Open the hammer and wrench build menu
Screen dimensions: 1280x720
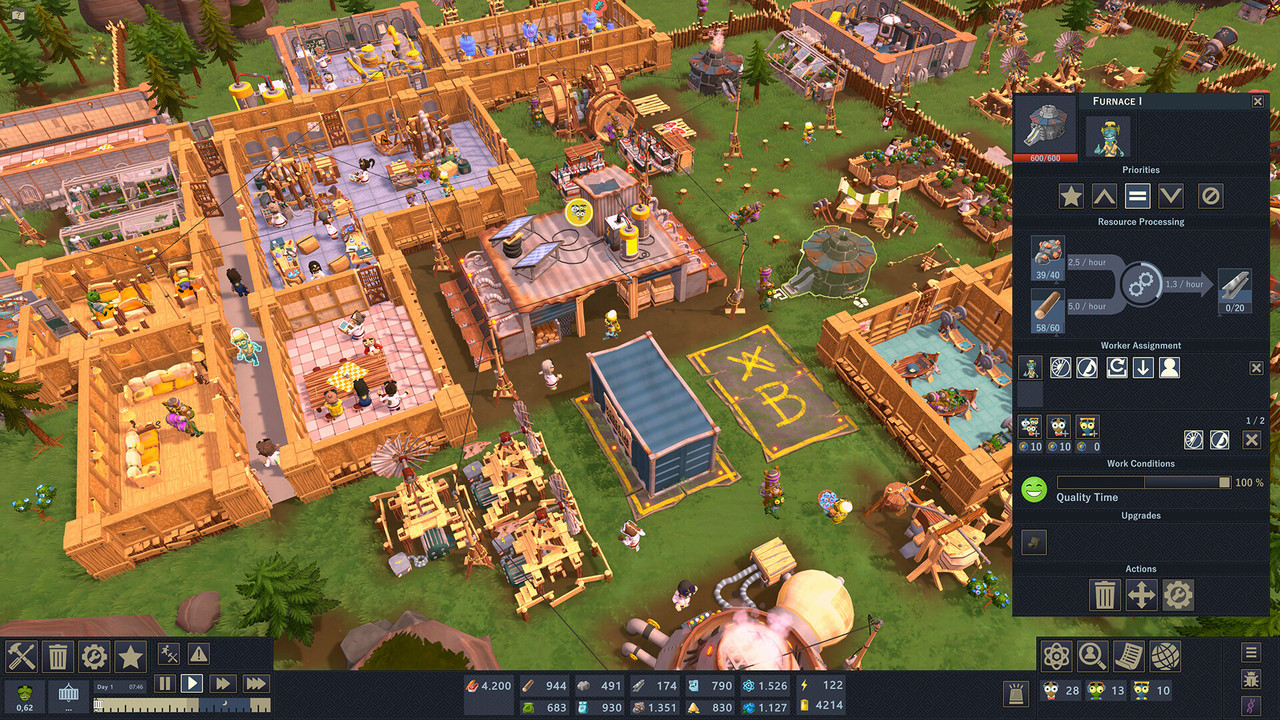click(x=22, y=657)
